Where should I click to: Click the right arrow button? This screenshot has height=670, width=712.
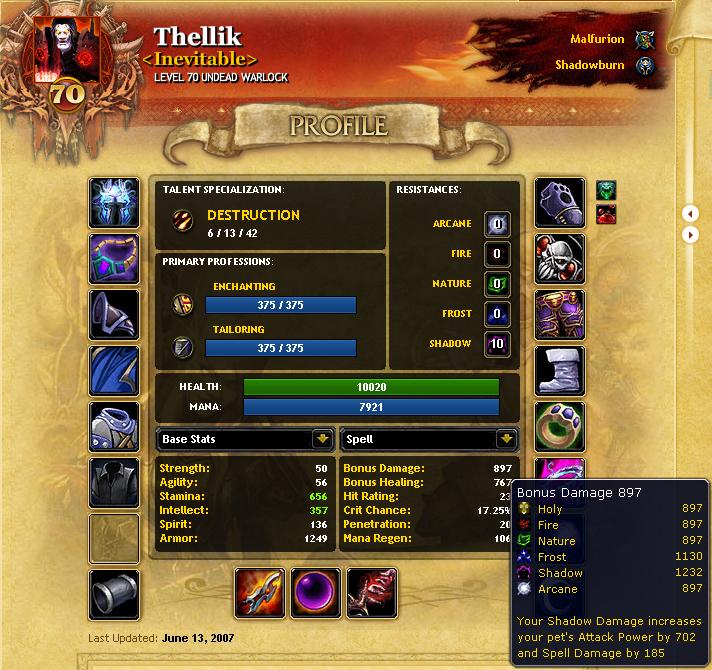tap(690, 235)
